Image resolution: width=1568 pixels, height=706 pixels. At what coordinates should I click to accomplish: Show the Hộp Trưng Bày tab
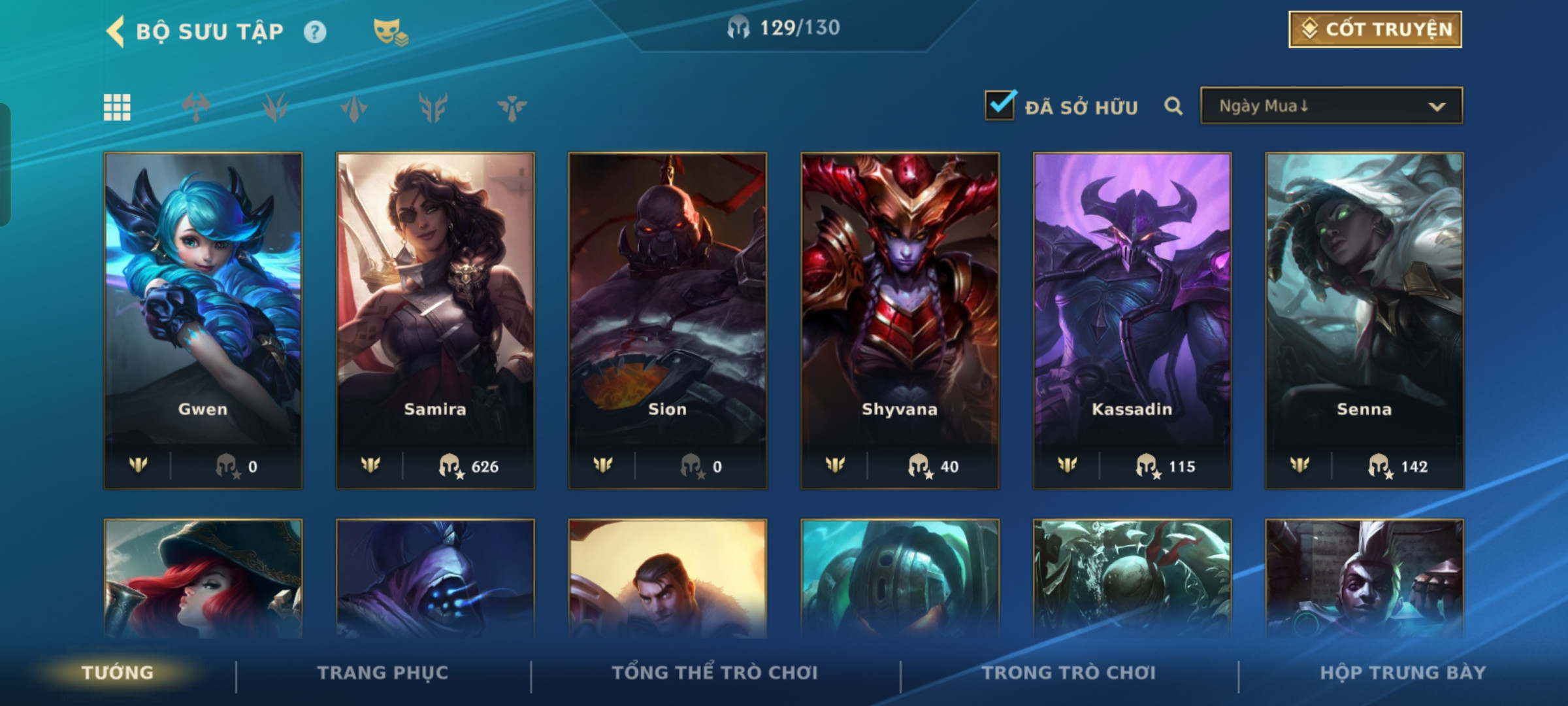1403,673
